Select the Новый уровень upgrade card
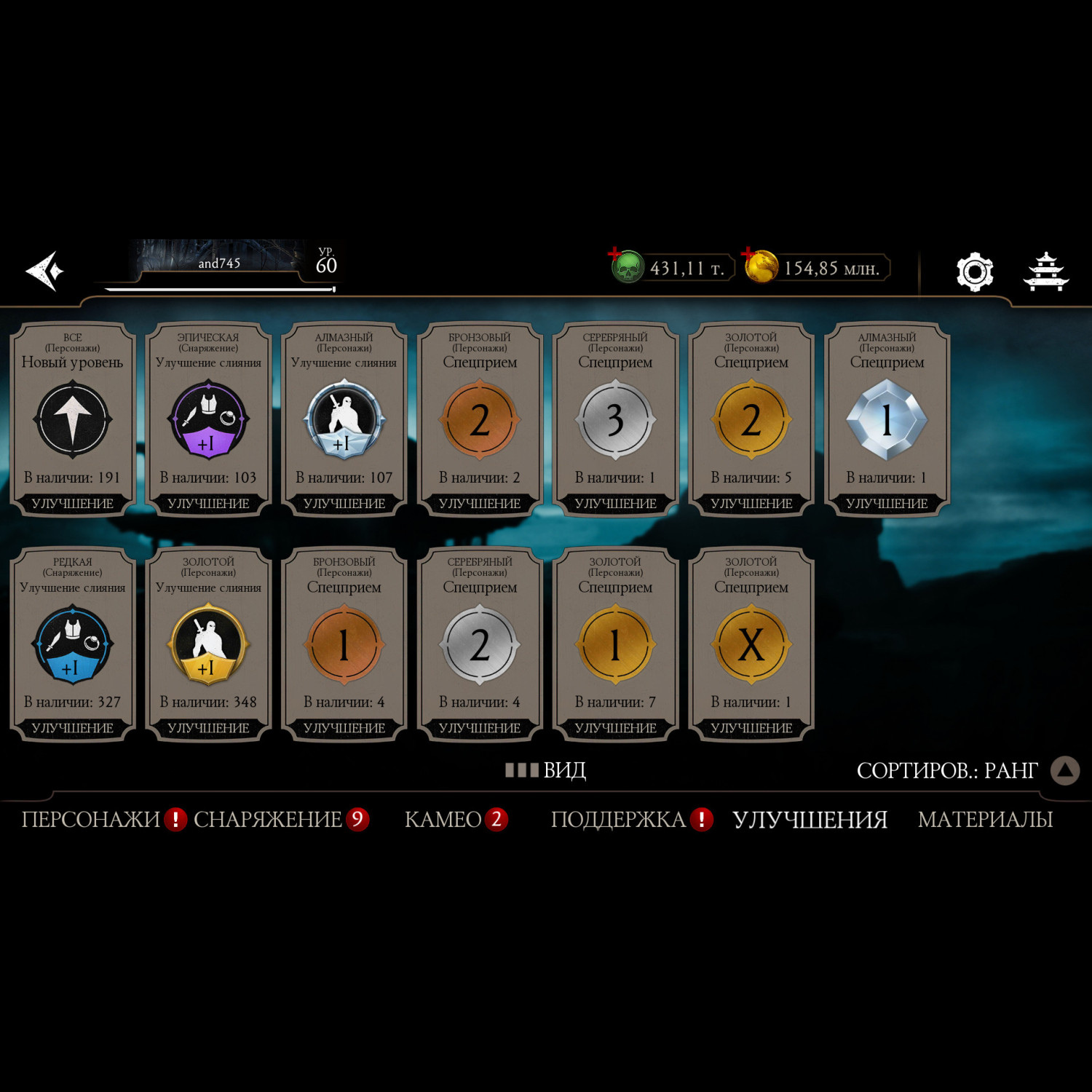This screenshot has height=1092, width=1092. pyautogui.click(x=73, y=420)
